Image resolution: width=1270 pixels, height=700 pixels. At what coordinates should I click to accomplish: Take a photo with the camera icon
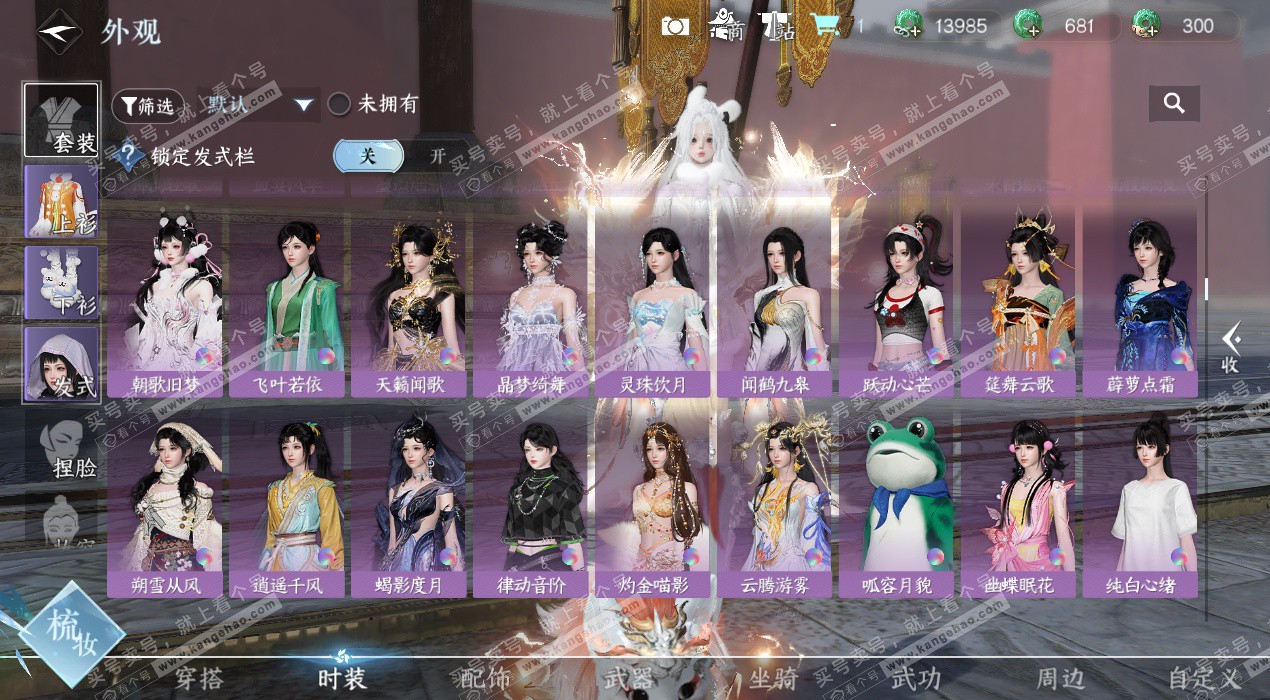(x=676, y=26)
